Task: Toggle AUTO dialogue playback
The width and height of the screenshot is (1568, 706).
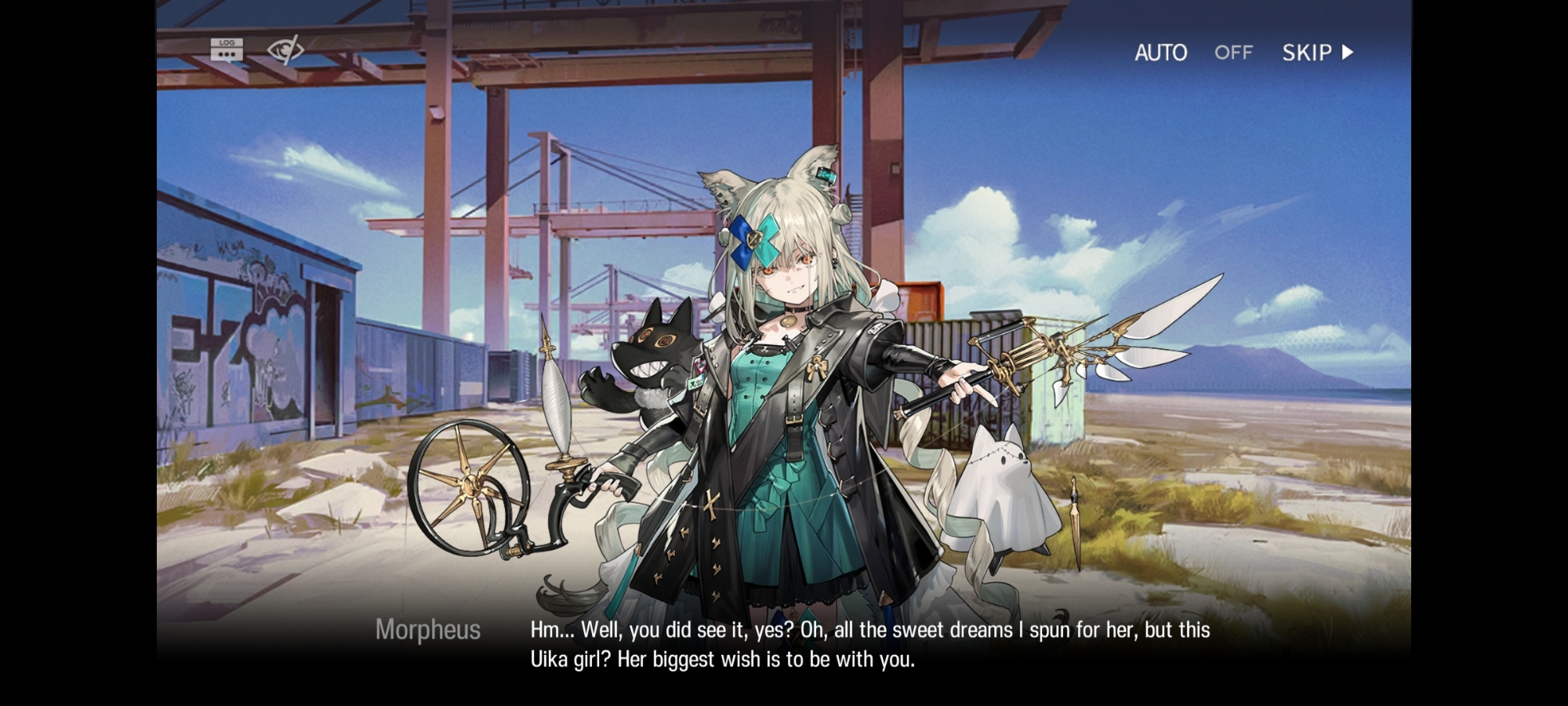Action: (x=1192, y=53)
